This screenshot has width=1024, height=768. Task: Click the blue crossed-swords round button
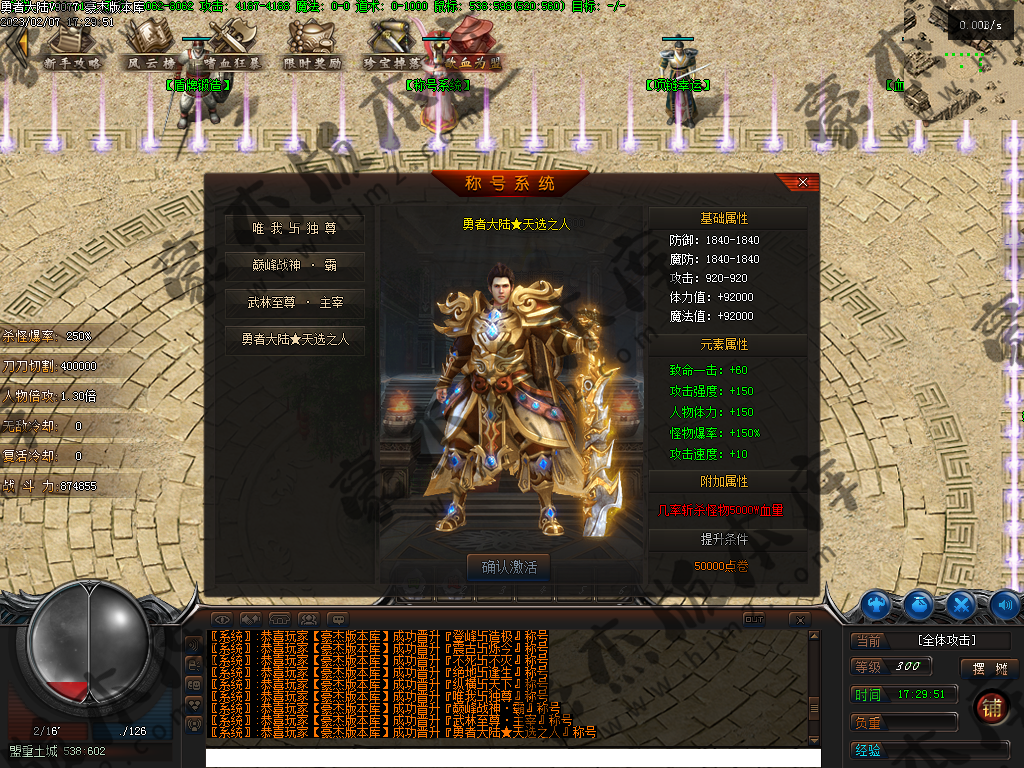click(x=961, y=604)
